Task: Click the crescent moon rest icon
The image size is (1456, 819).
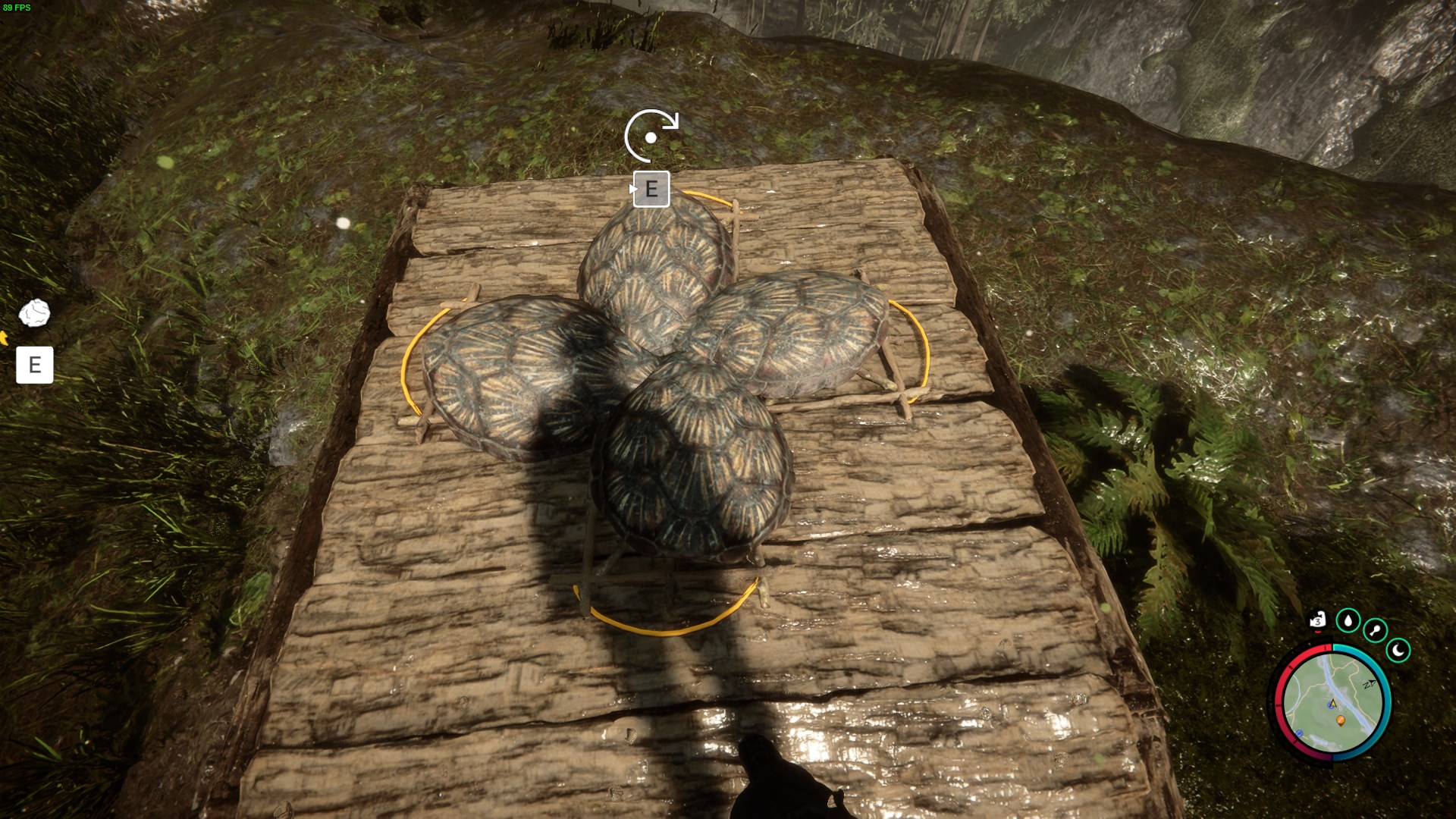Action: (1398, 650)
